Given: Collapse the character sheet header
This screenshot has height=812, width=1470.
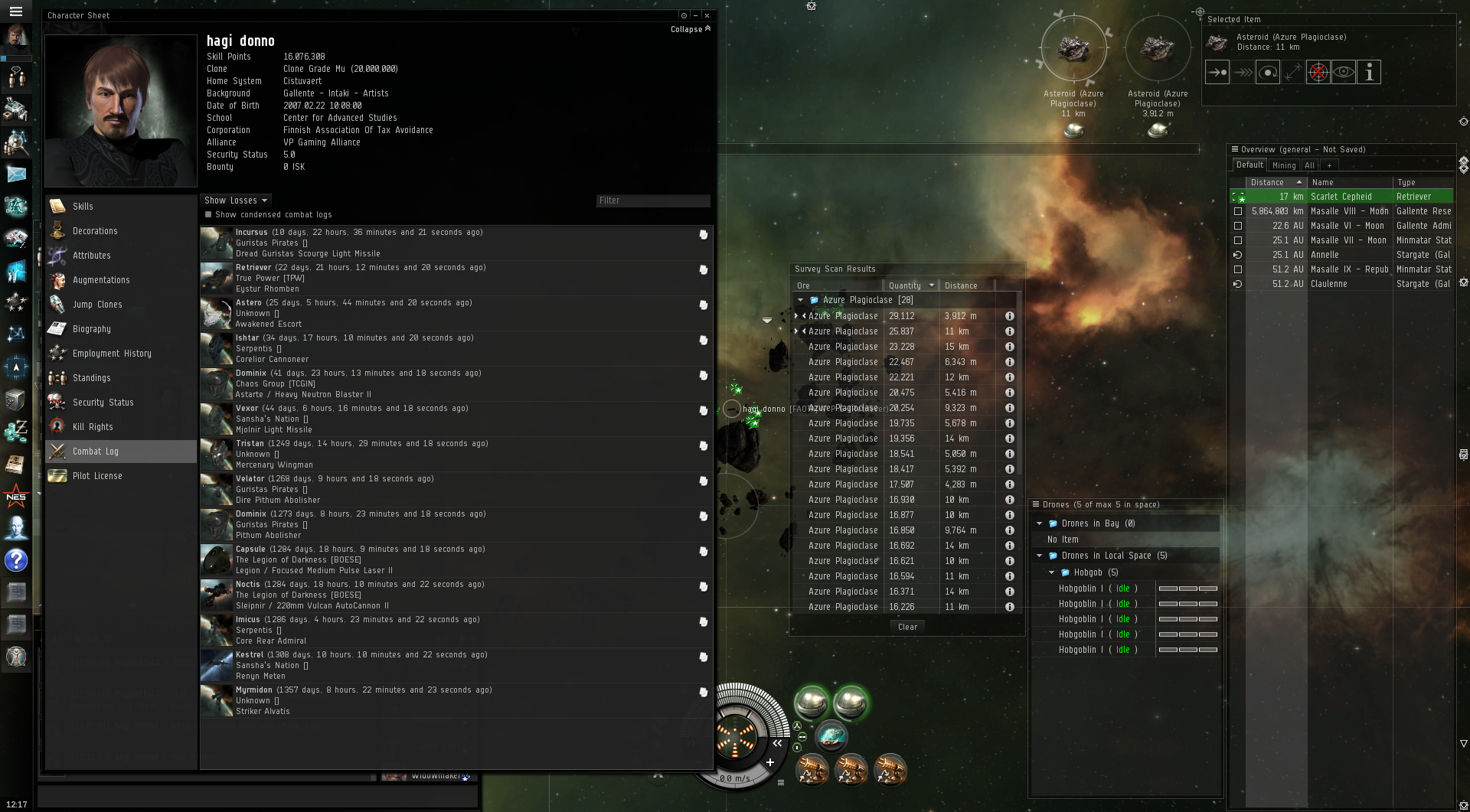Looking at the screenshot, I should tap(691, 29).
